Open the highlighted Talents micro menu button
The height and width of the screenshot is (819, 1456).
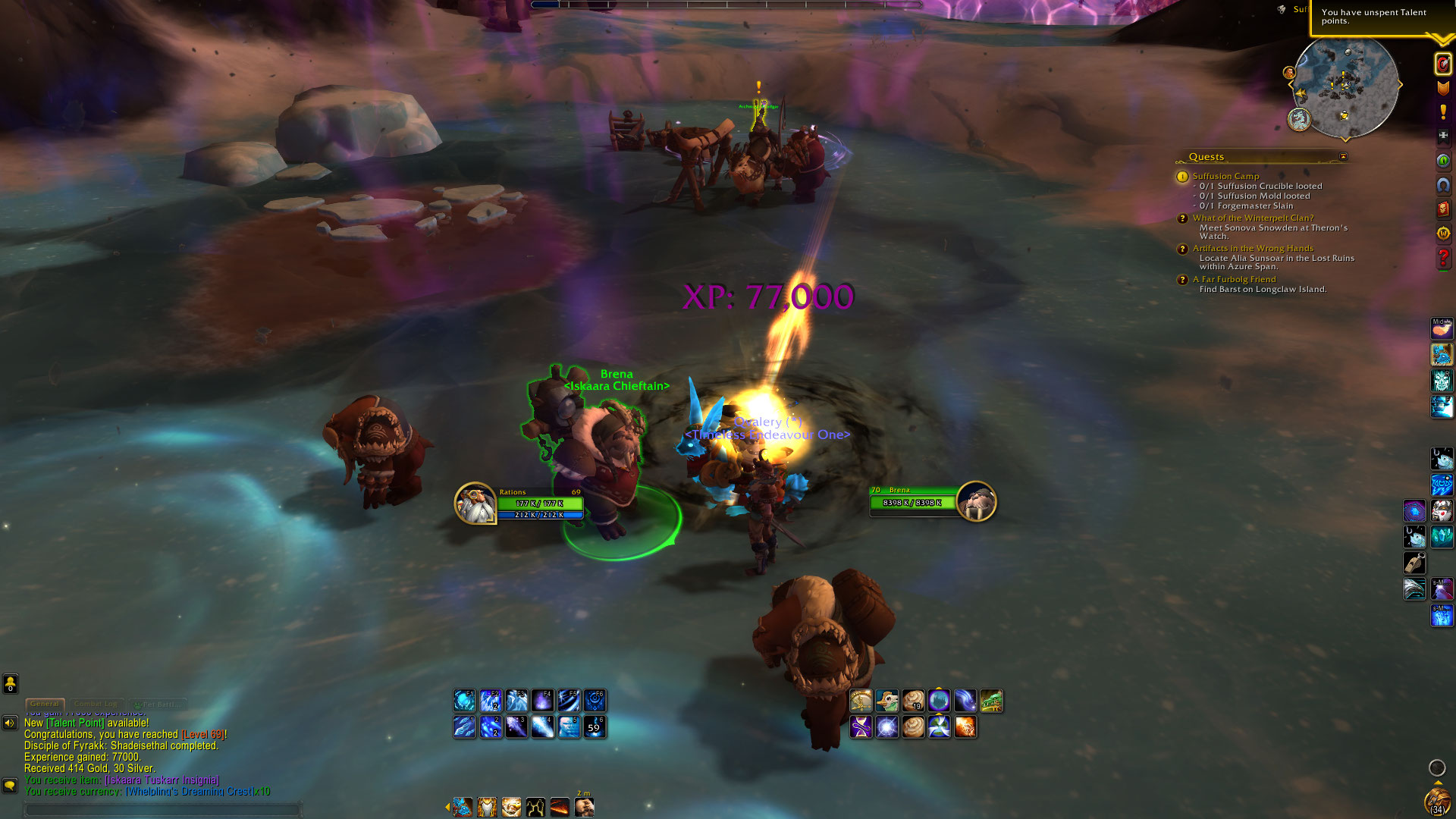pos(1442,64)
